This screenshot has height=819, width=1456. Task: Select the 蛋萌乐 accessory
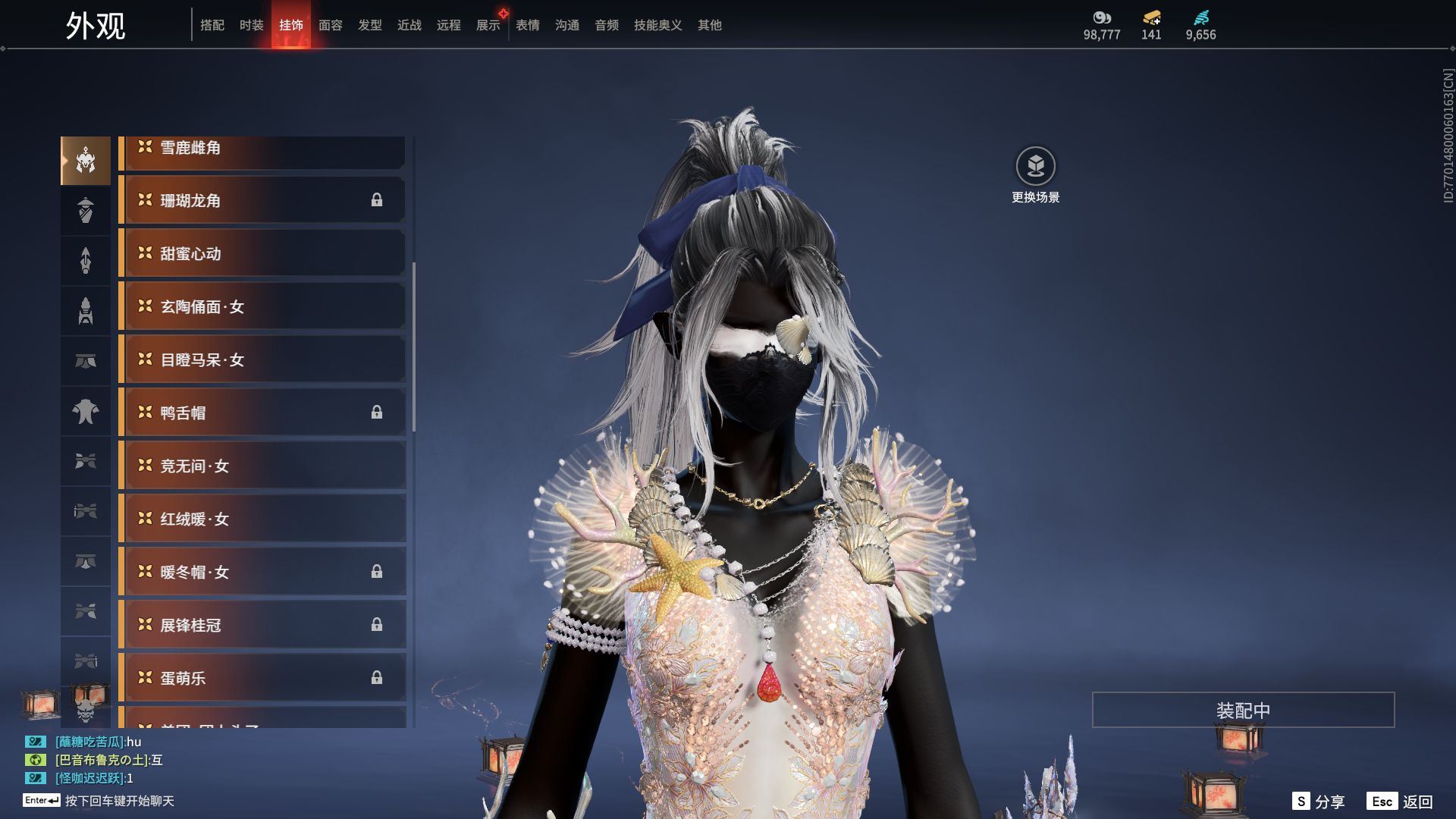pyautogui.click(x=263, y=678)
